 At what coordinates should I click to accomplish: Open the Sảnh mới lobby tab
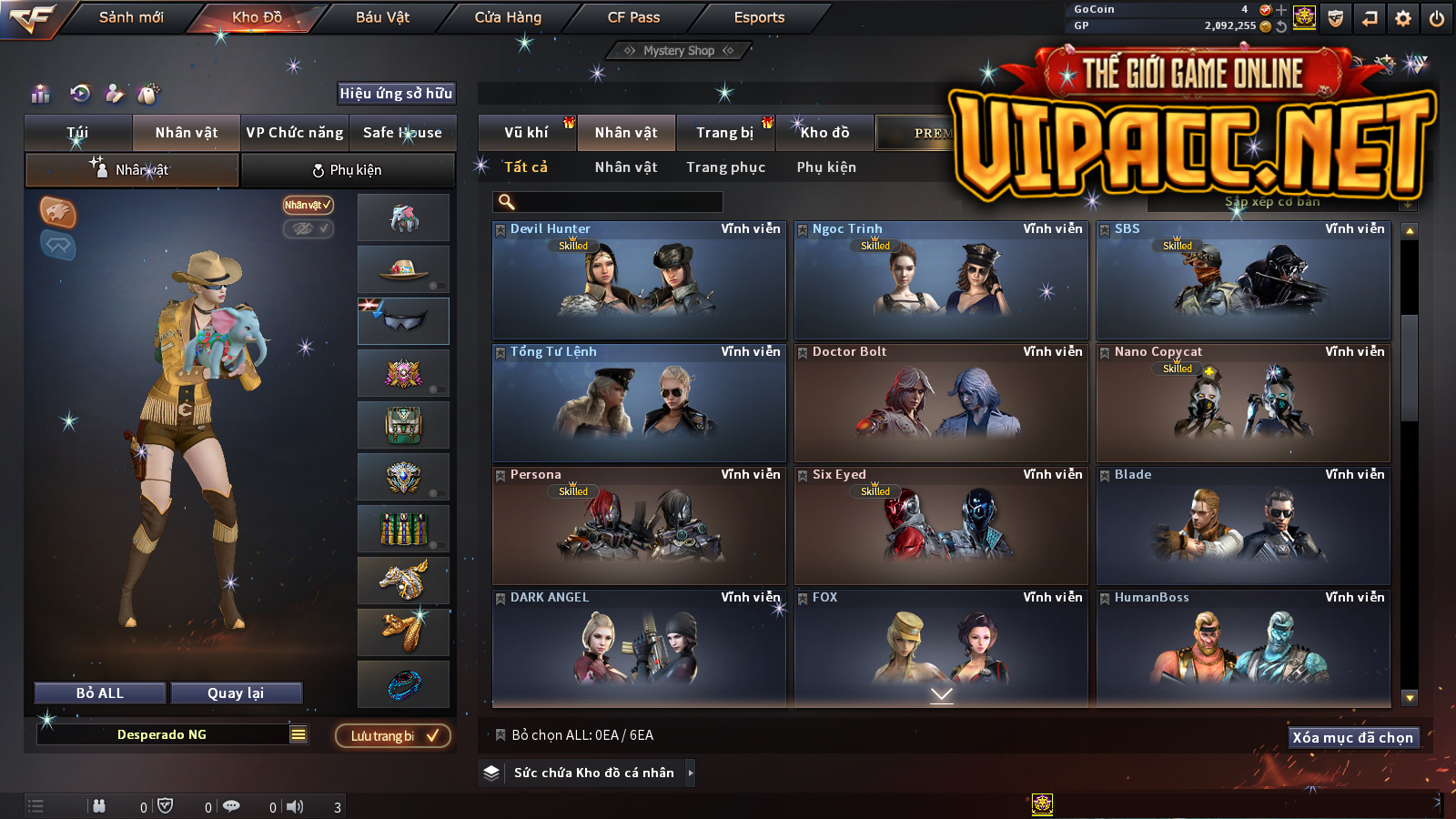[x=131, y=17]
